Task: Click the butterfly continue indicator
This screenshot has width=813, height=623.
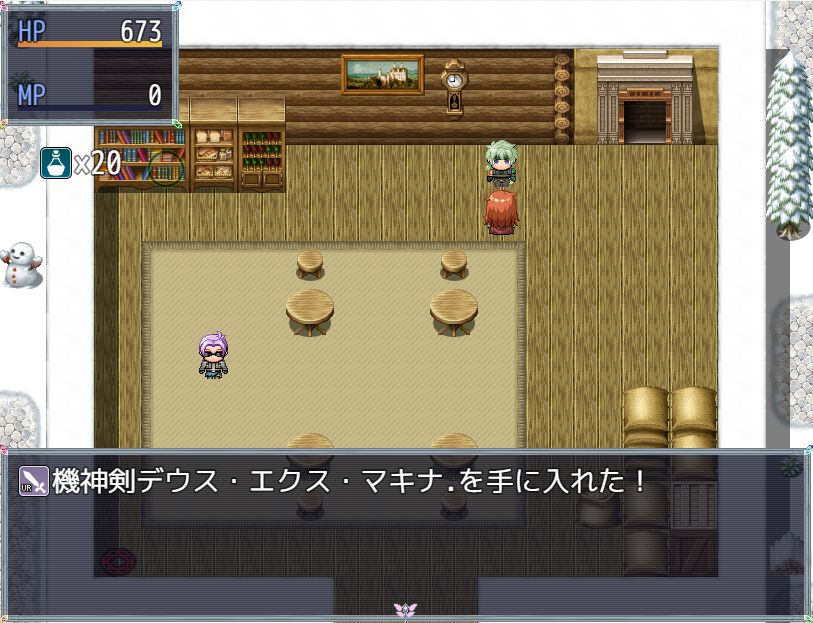Action: click(405, 609)
